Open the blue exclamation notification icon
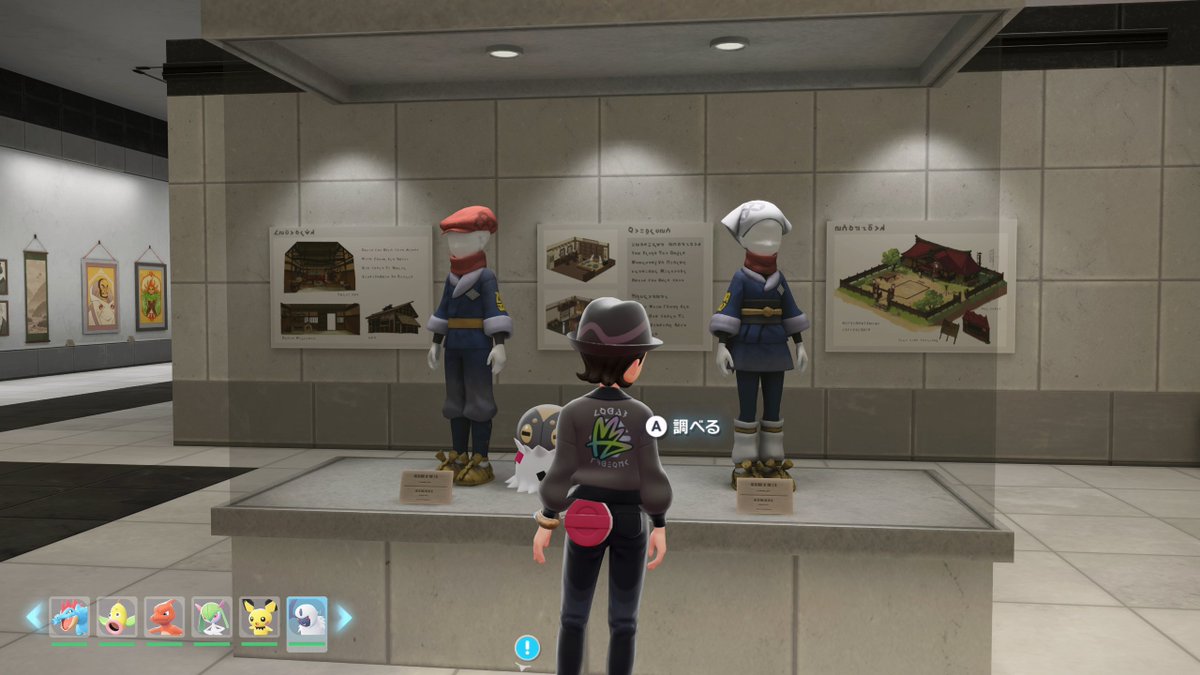The image size is (1200, 675). click(x=527, y=647)
